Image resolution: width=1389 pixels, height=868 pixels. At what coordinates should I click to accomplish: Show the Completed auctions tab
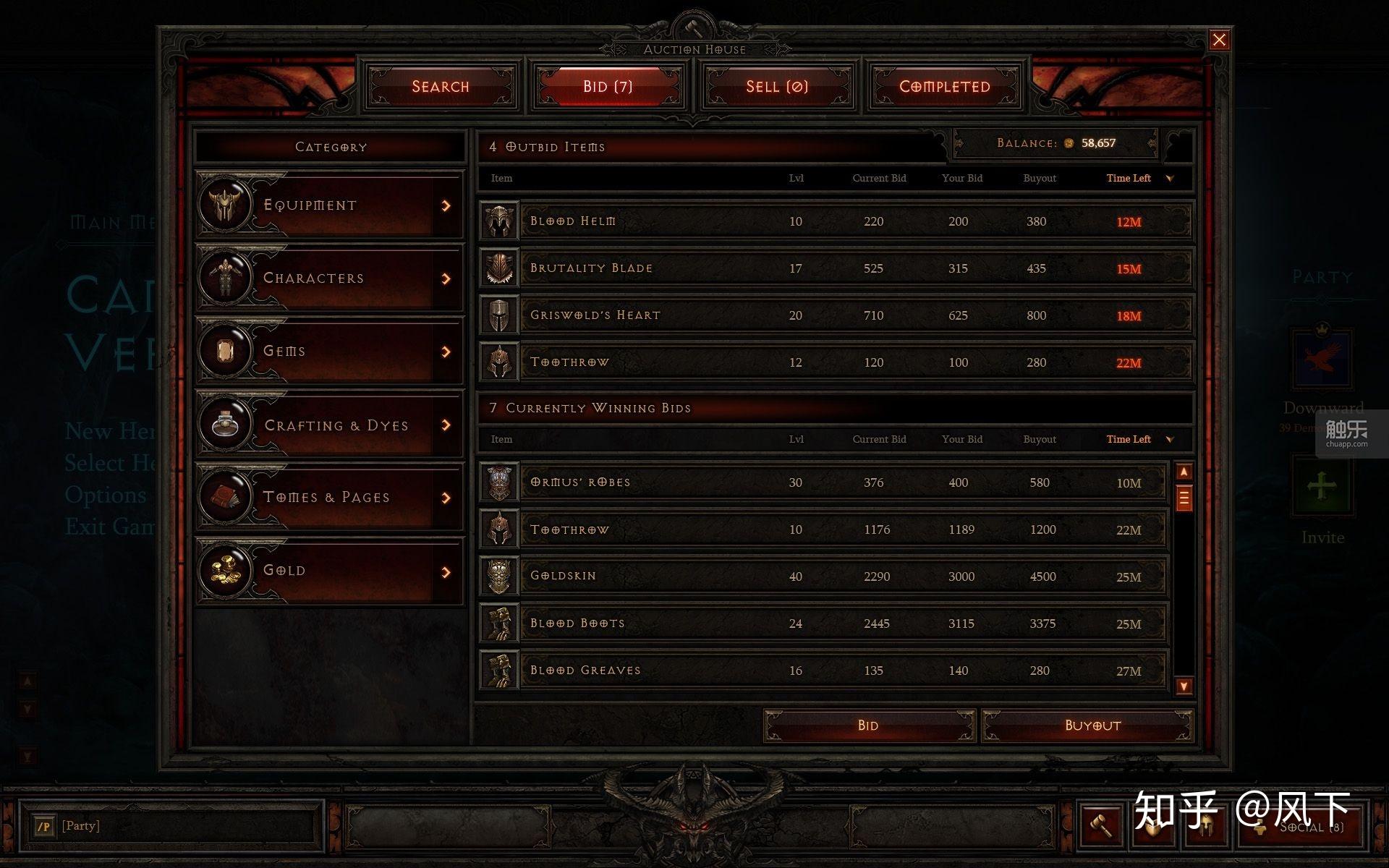pyautogui.click(x=944, y=87)
